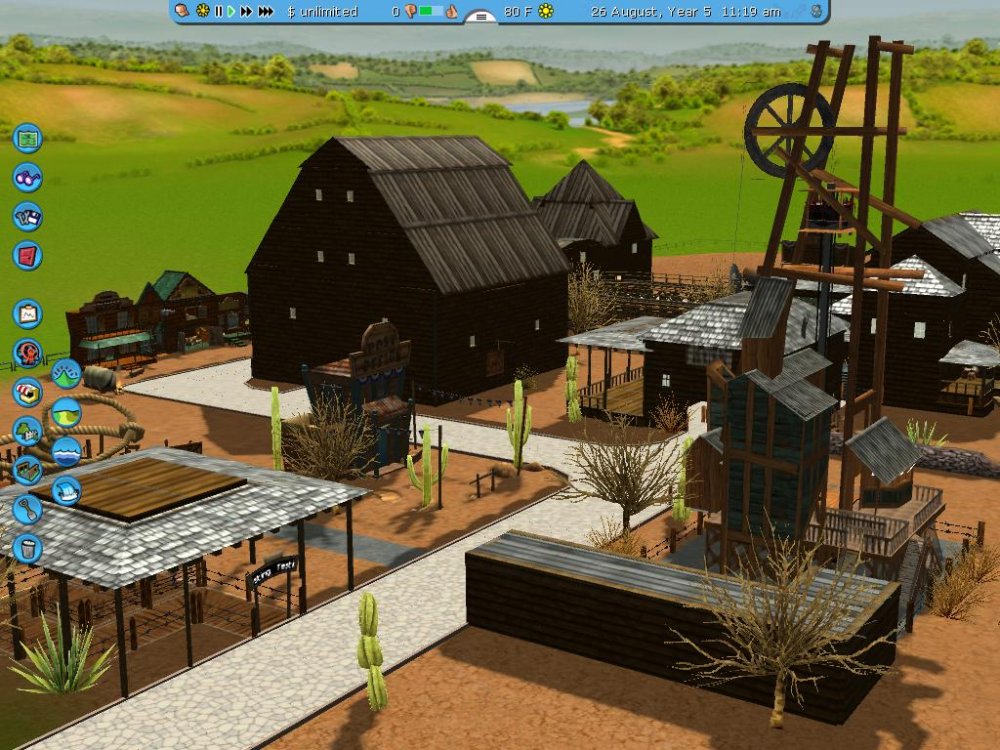
Task: Choose the mountain terrain shaping tool
Action: (66, 374)
